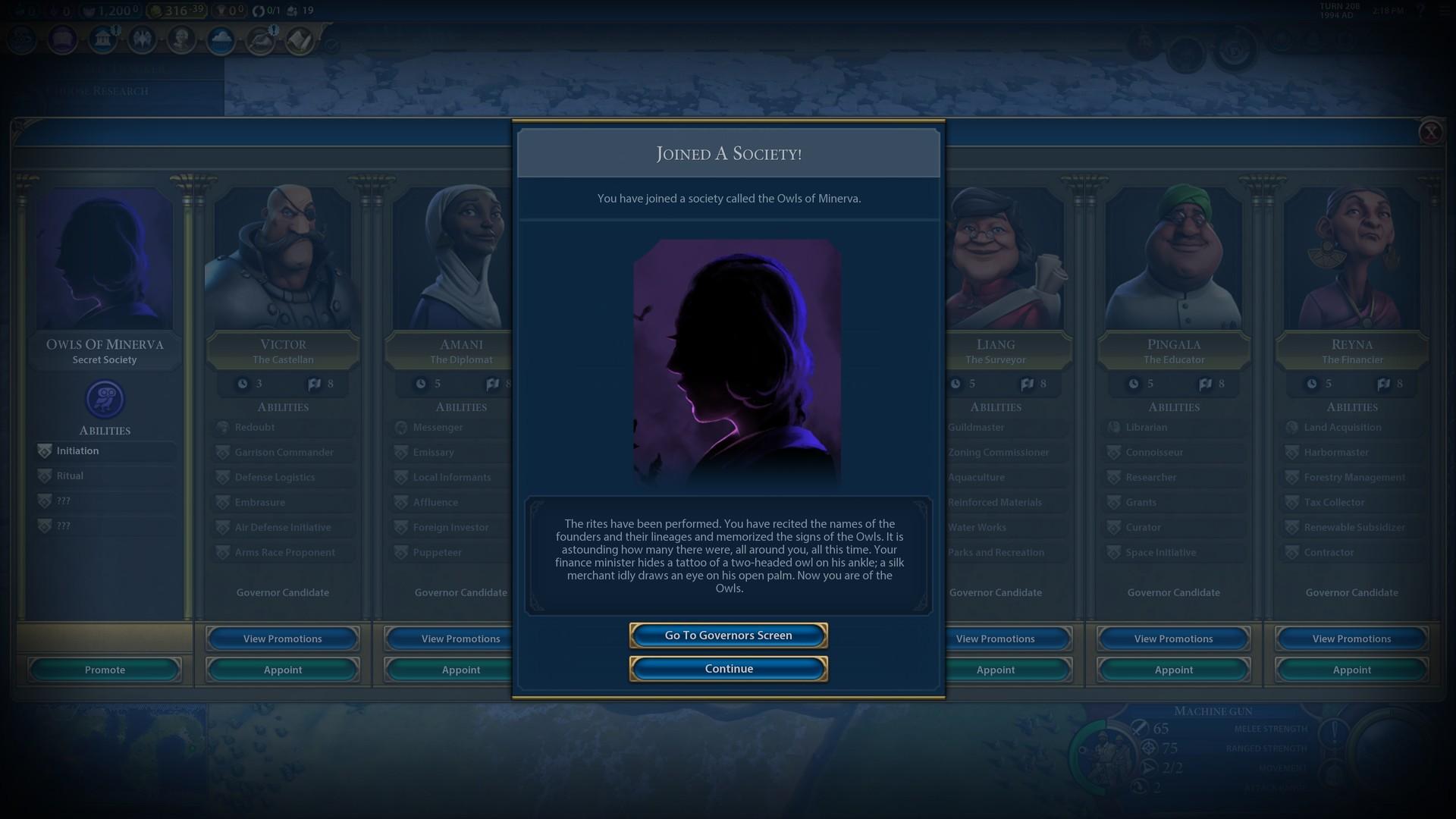Viewport: 1456px width, 819px height.
Task: Open the Technology tree from the top toolbar
Action: pyautogui.click(x=20, y=39)
